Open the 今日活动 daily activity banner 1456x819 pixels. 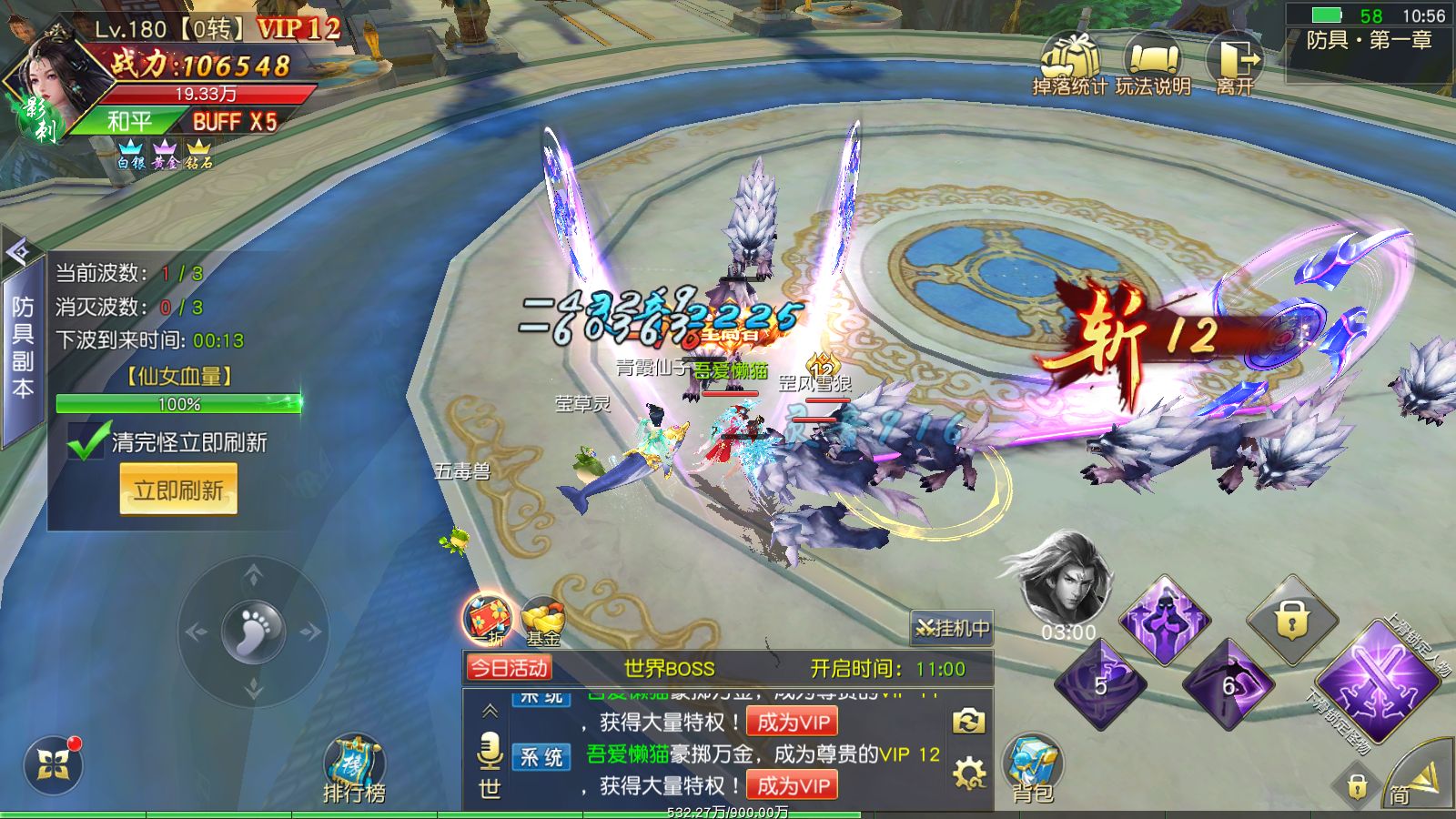[510, 669]
